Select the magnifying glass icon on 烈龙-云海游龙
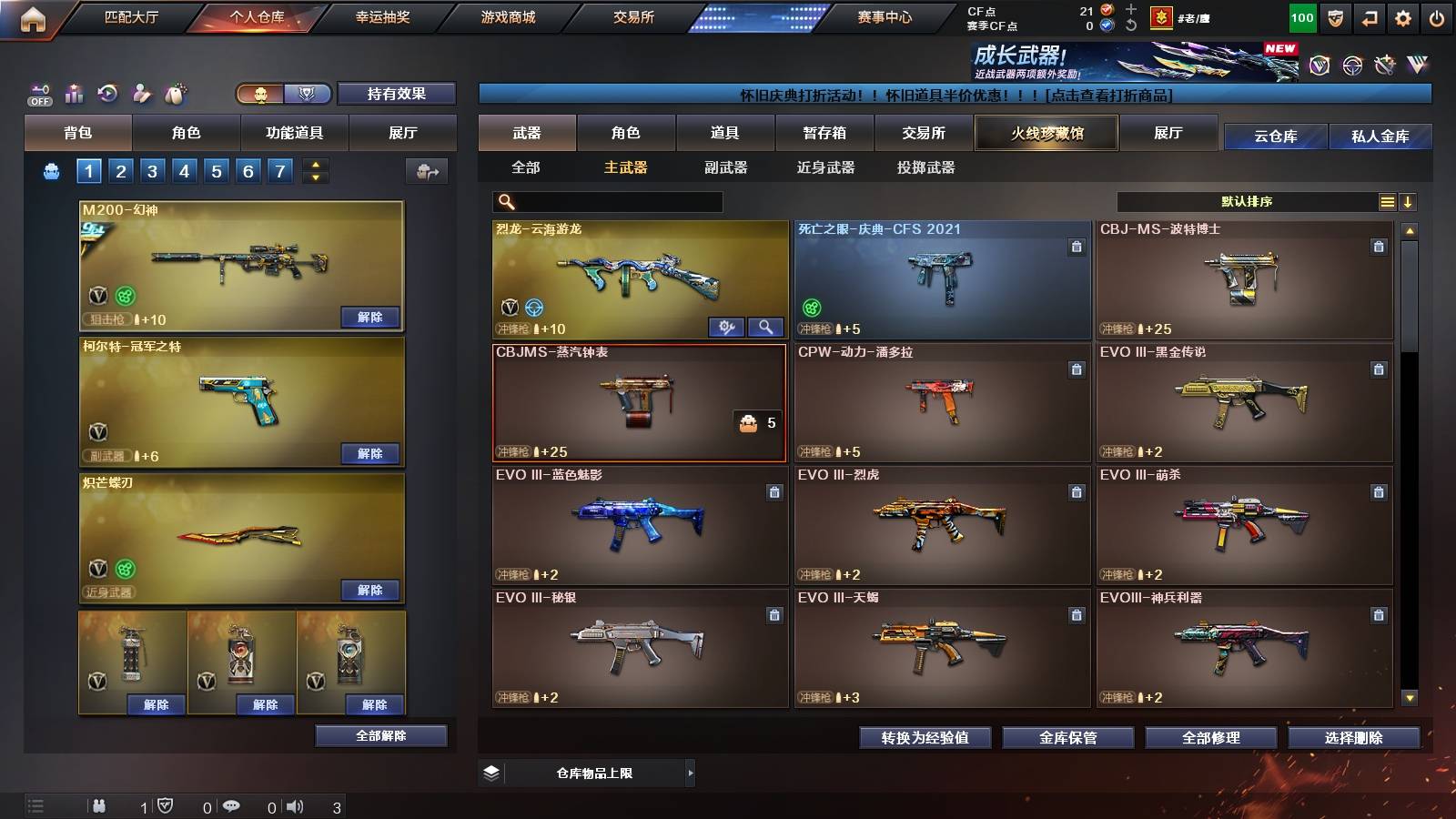The height and width of the screenshot is (819, 1456). point(767,327)
